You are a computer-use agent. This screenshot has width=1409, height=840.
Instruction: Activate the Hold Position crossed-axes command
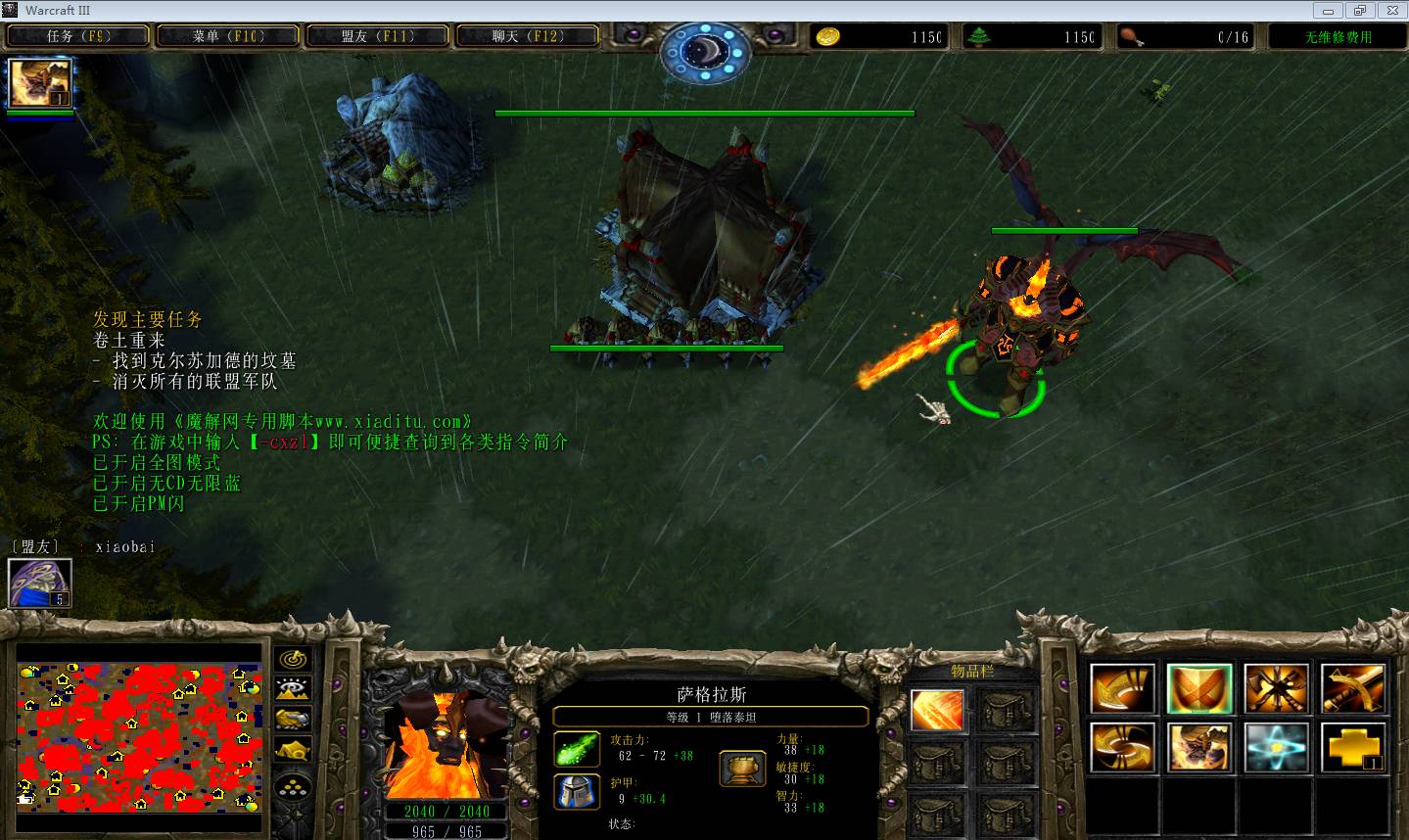click(x=1277, y=688)
